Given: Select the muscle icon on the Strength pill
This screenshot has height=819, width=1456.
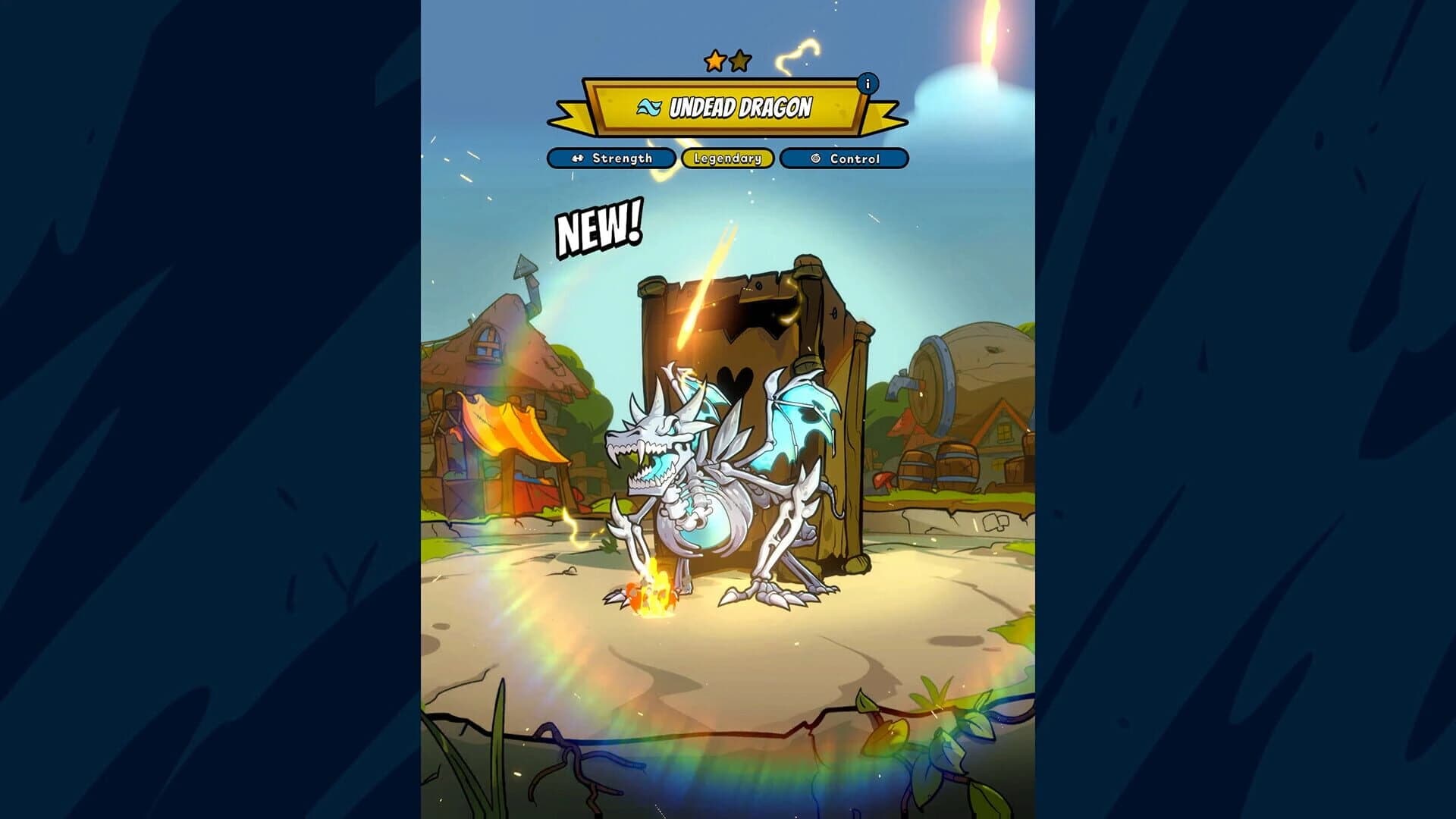Looking at the screenshot, I should tap(577, 158).
